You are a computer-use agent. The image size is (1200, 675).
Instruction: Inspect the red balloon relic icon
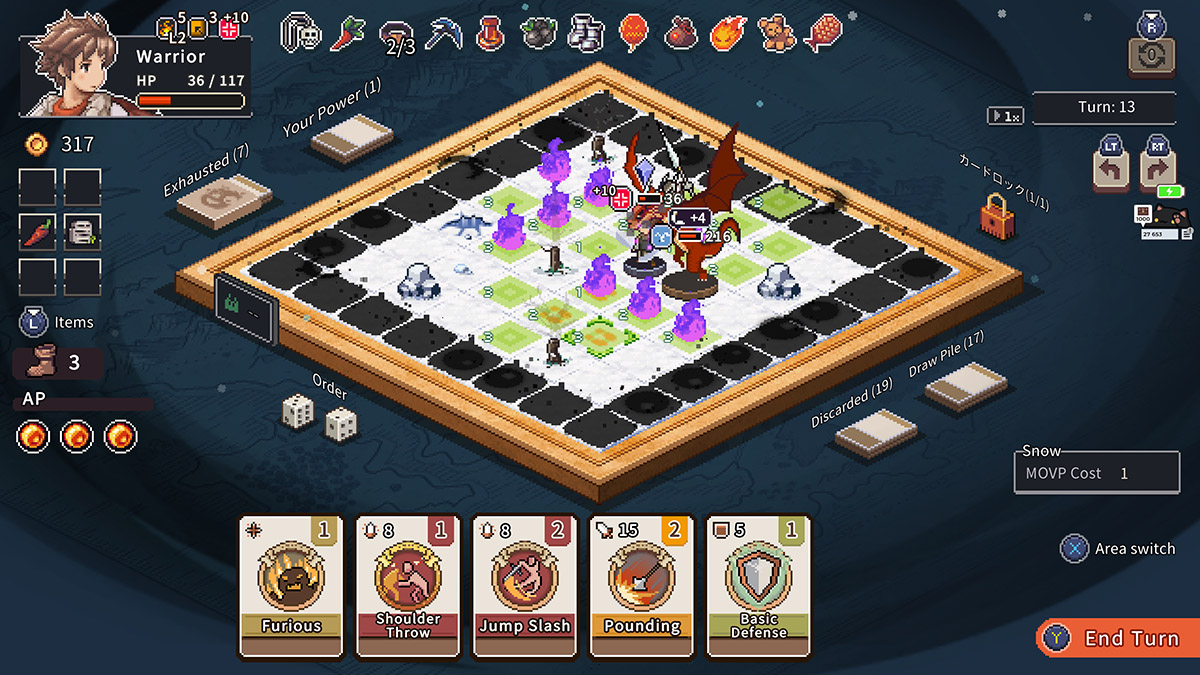634,33
